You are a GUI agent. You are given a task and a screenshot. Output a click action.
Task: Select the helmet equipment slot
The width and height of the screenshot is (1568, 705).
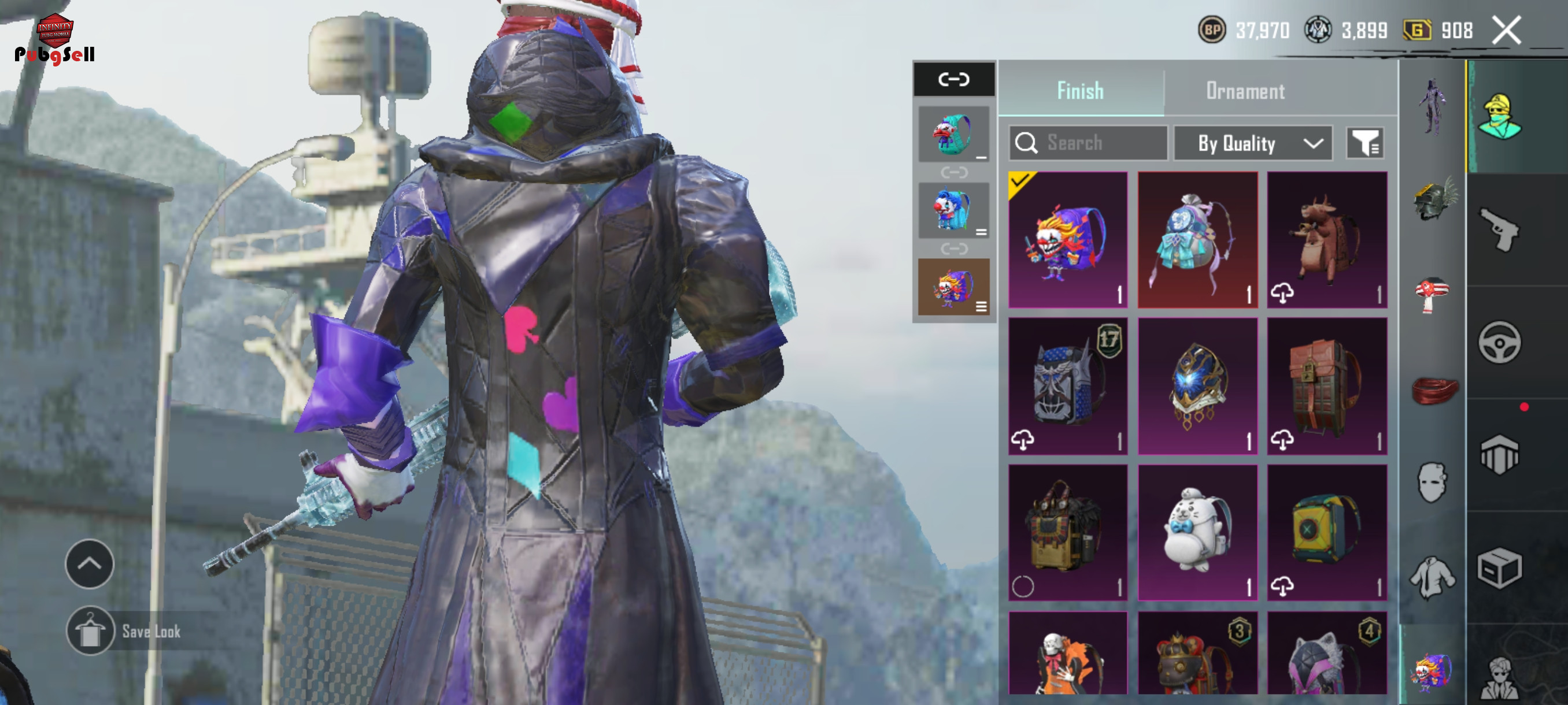click(1433, 199)
